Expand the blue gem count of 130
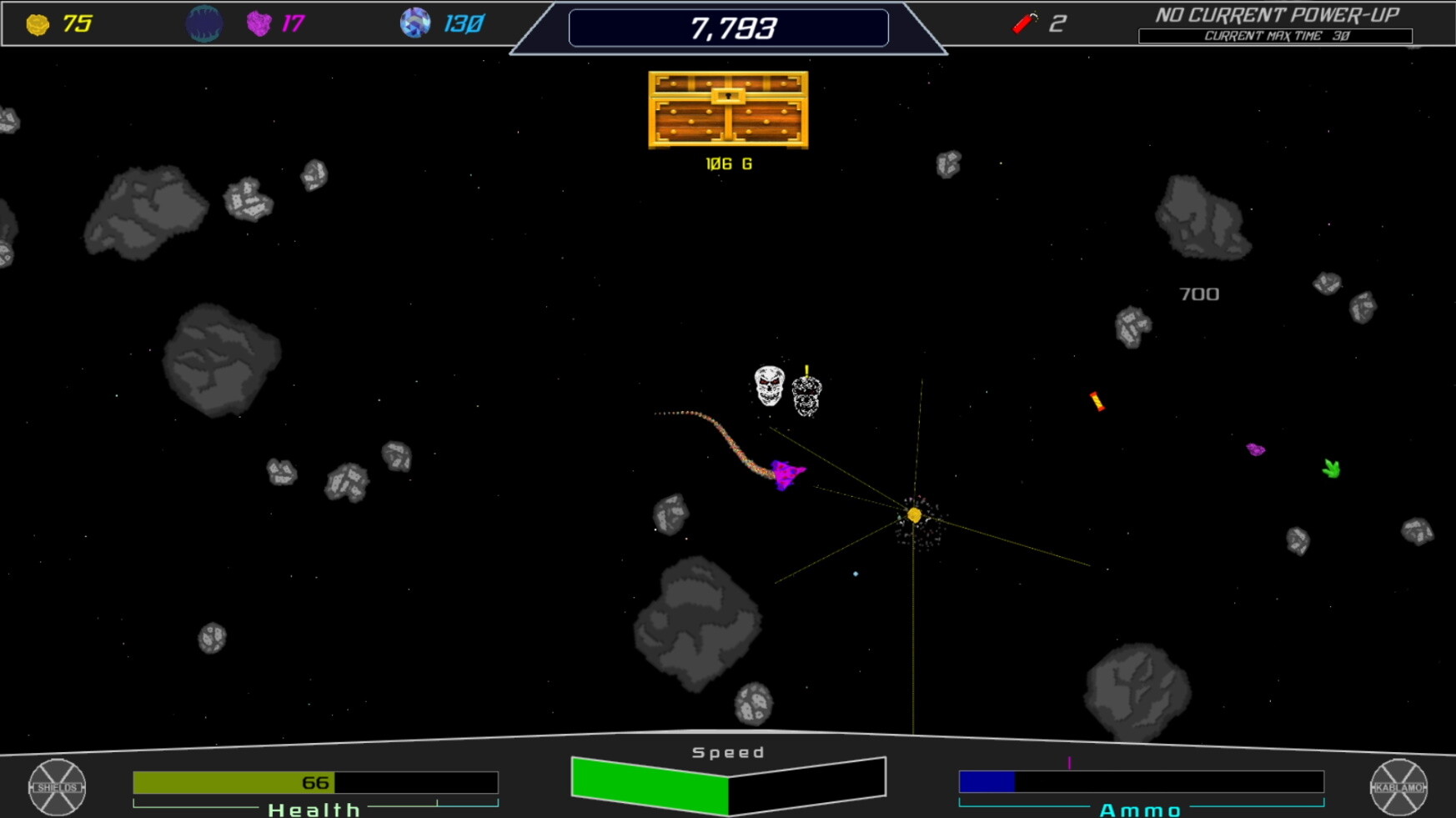 pyautogui.click(x=463, y=23)
